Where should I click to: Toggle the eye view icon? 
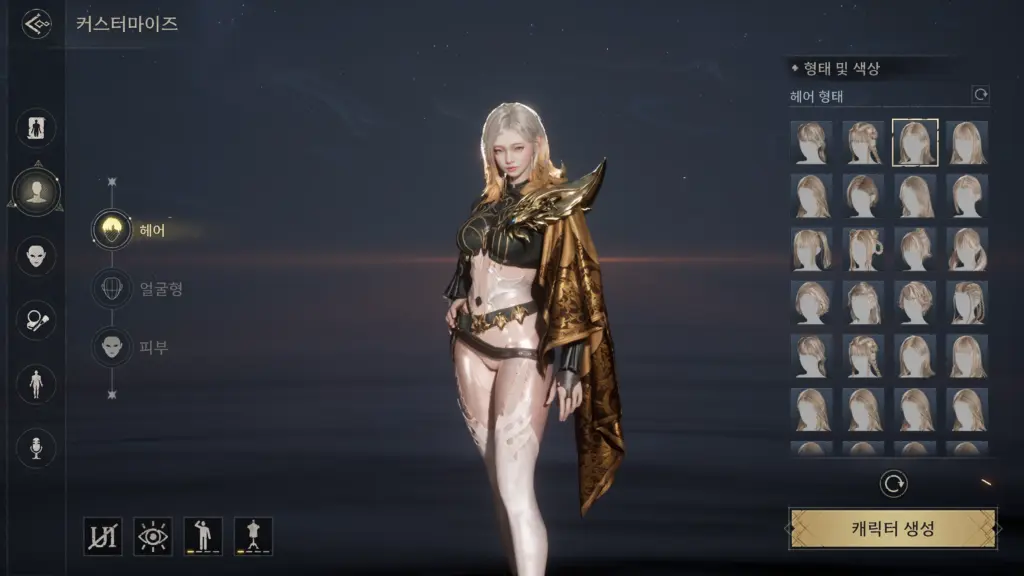pos(153,536)
